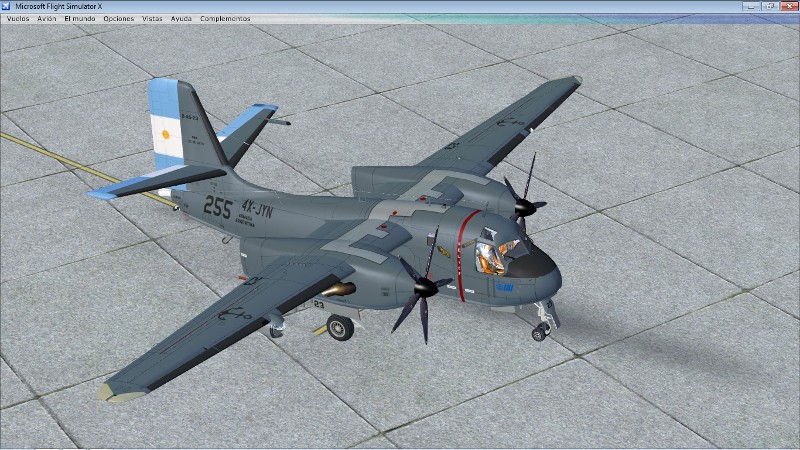Click the Flight Simulator window icon
The width and height of the screenshot is (800, 450).
[7, 6]
